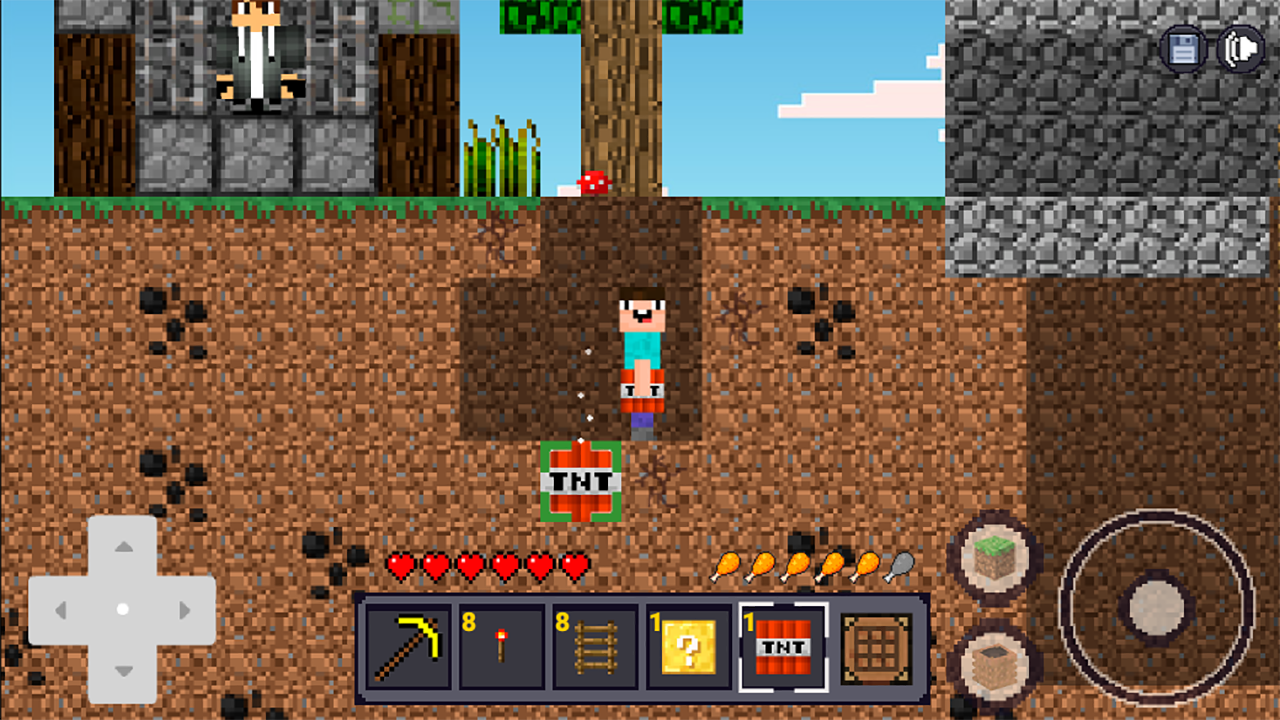Tap the leftmost red heart
Screen dimensions: 1280x720
click(399, 565)
